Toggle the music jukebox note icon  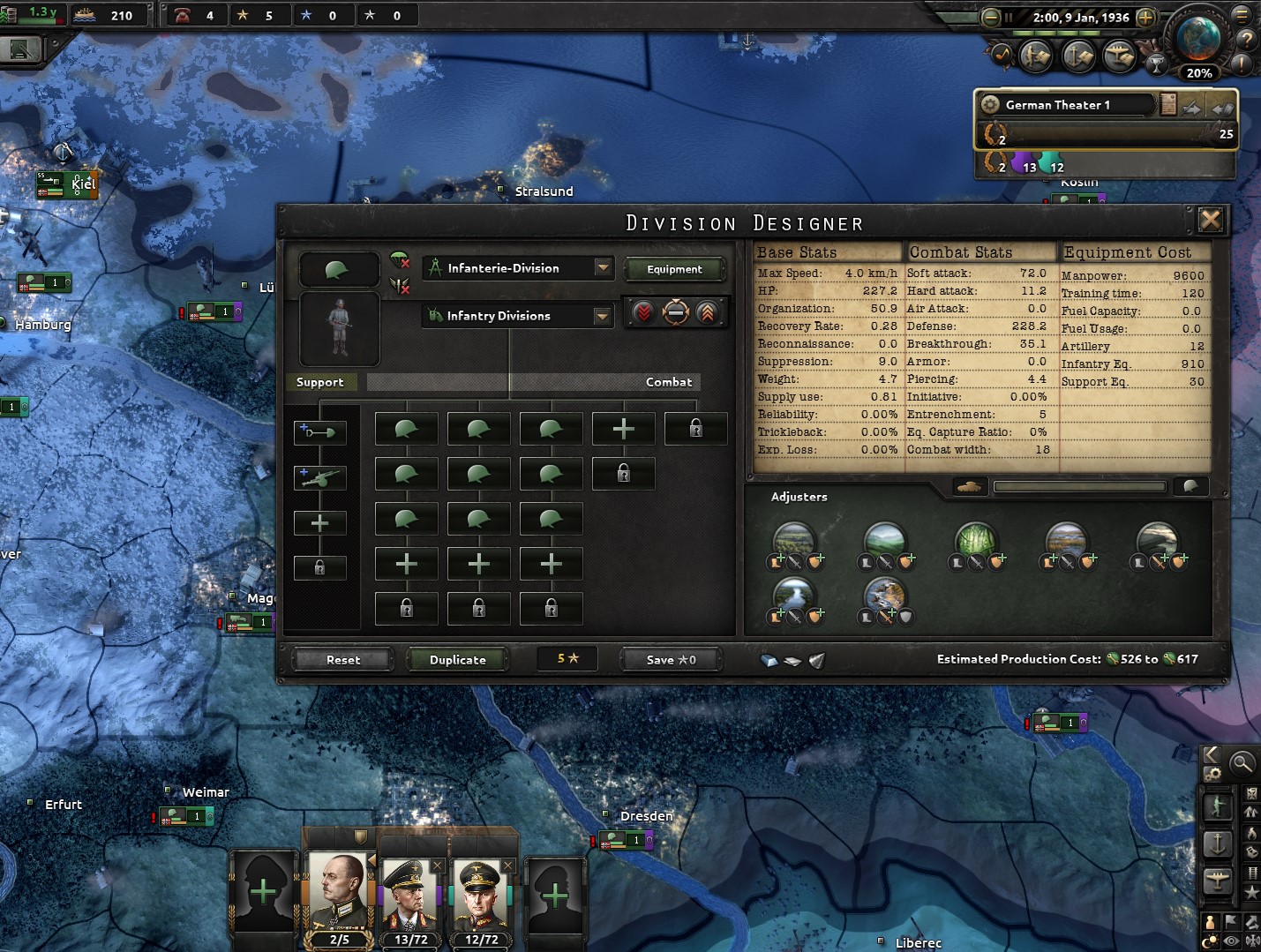click(x=1002, y=55)
